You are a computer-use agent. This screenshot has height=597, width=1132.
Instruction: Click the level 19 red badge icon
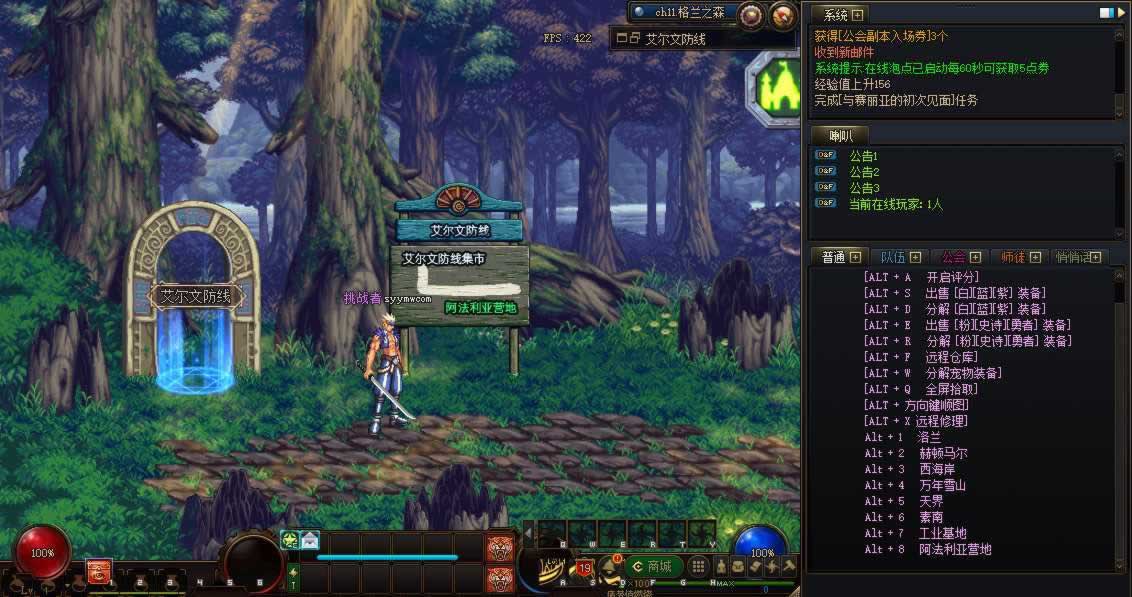pyautogui.click(x=584, y=569)
